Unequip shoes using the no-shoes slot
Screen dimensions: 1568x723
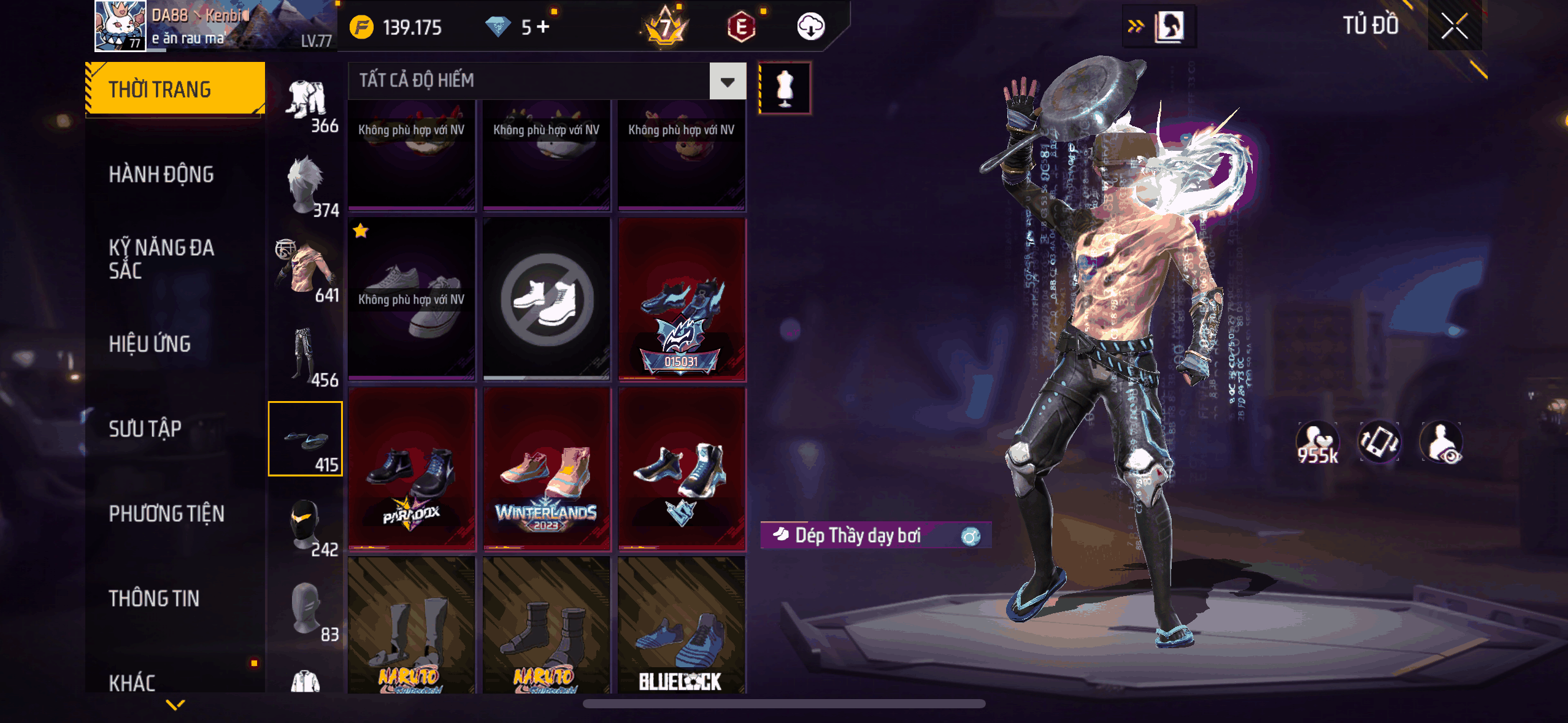547,299
